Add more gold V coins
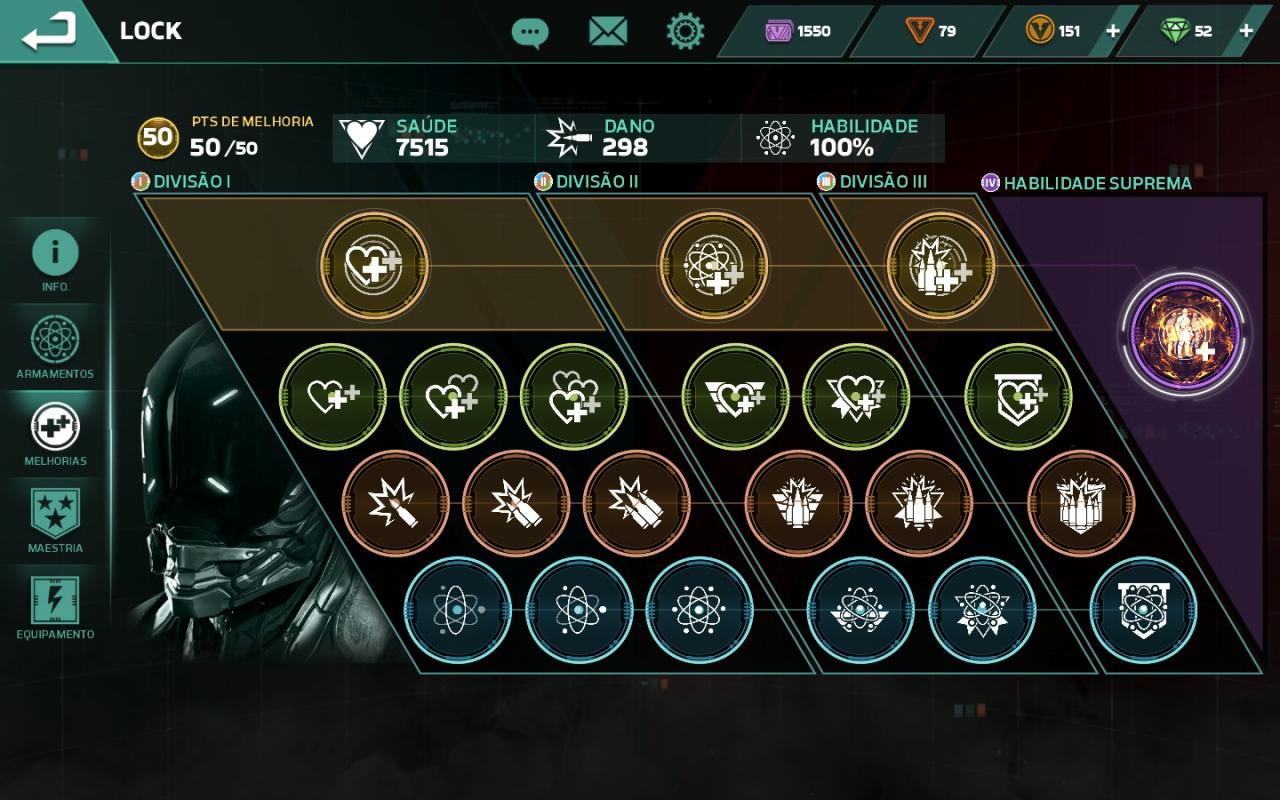The width and height of the screenshot is (1280, 800). pyautogui.click(x=1112, y=31)
